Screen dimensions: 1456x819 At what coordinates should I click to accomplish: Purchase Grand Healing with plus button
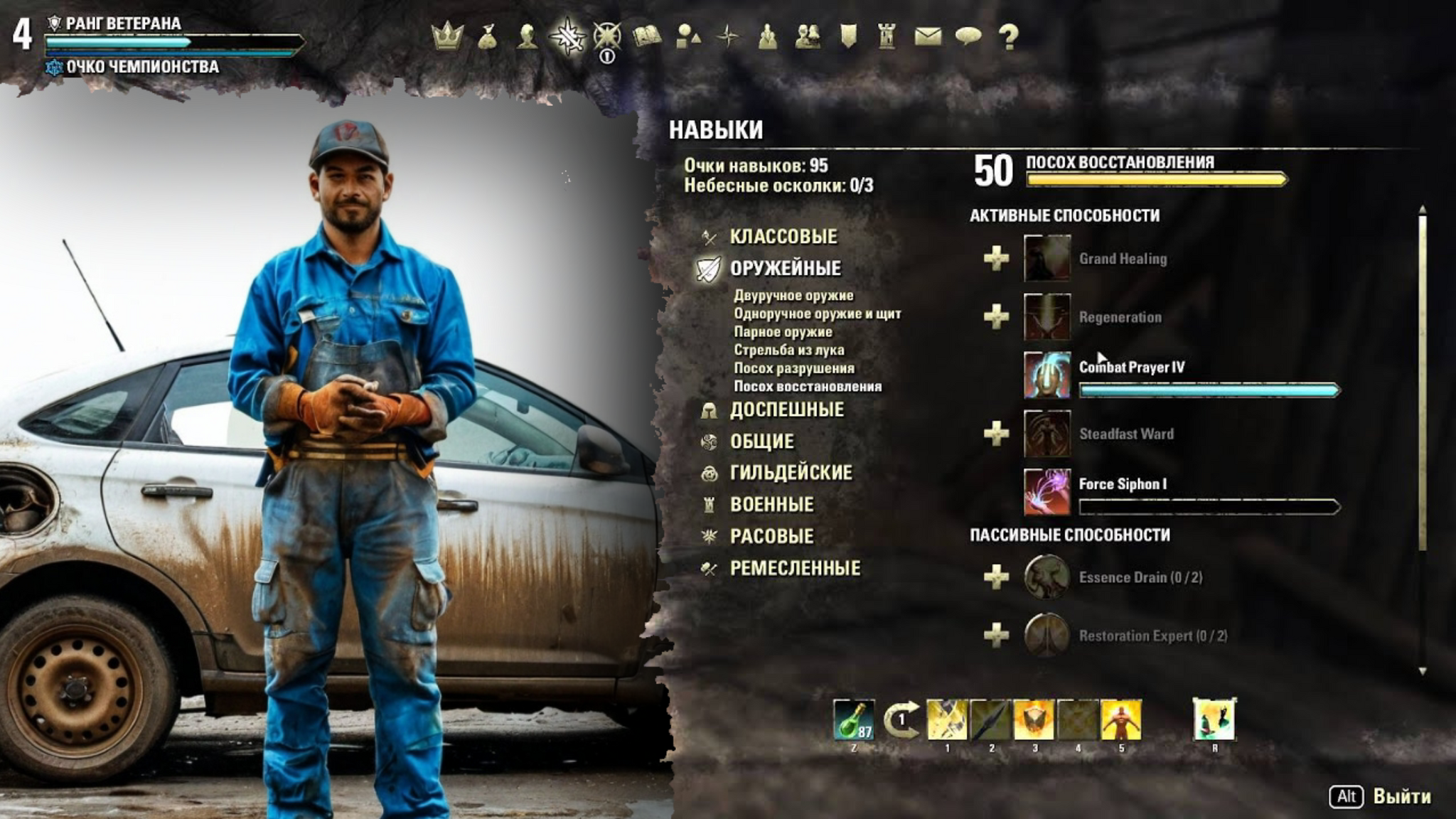(996, 259)
